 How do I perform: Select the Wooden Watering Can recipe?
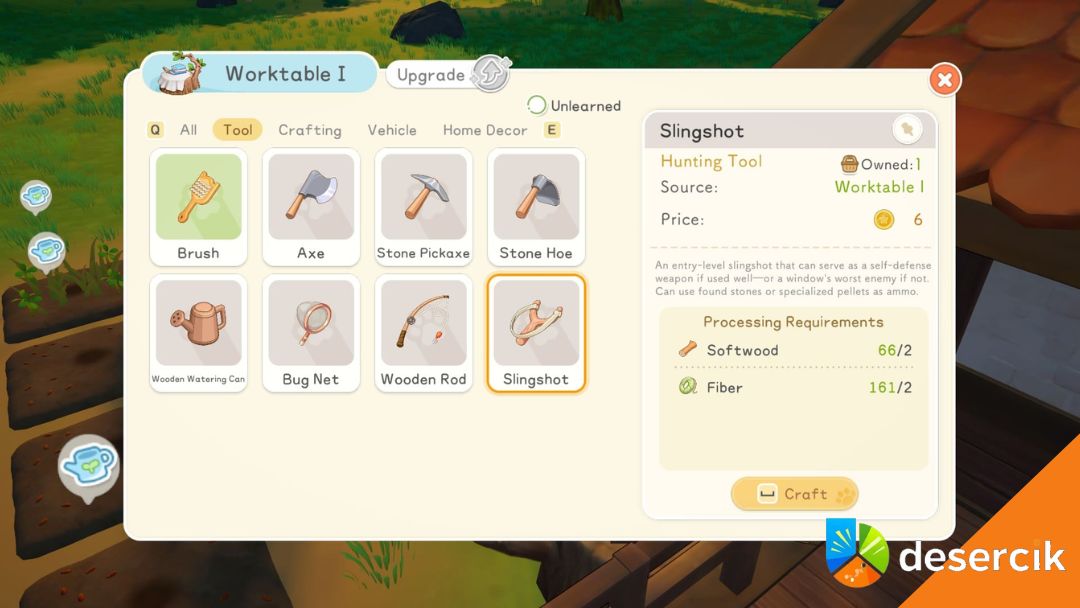pos(198,333)
